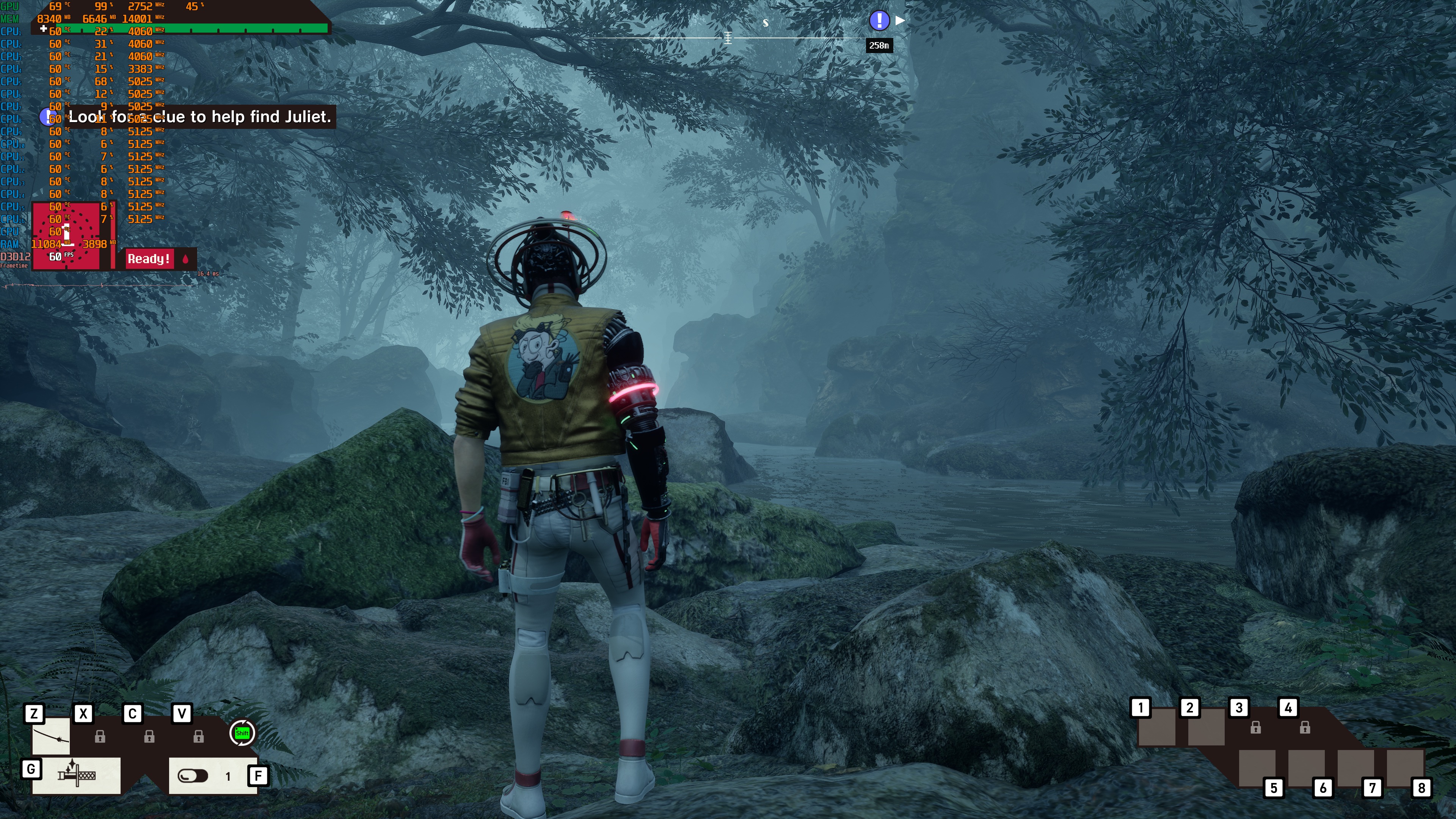Click the green Shift weapon swap icon
Image resolution: width=1456 pixels, height=819 pixels.
(x=242, y=733)
